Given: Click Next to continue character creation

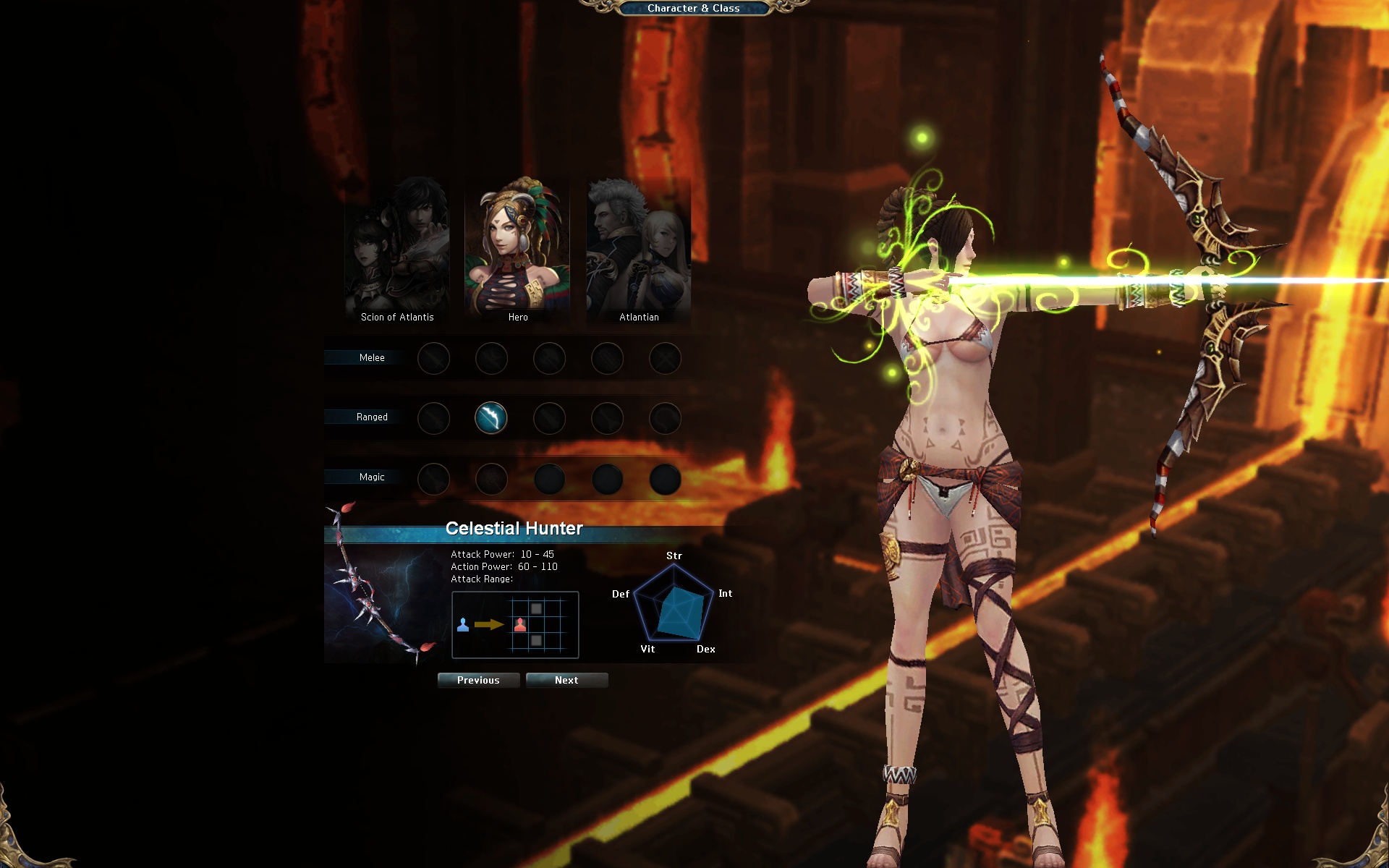Looking at the screenshot, I should click(x=566, y=680).
